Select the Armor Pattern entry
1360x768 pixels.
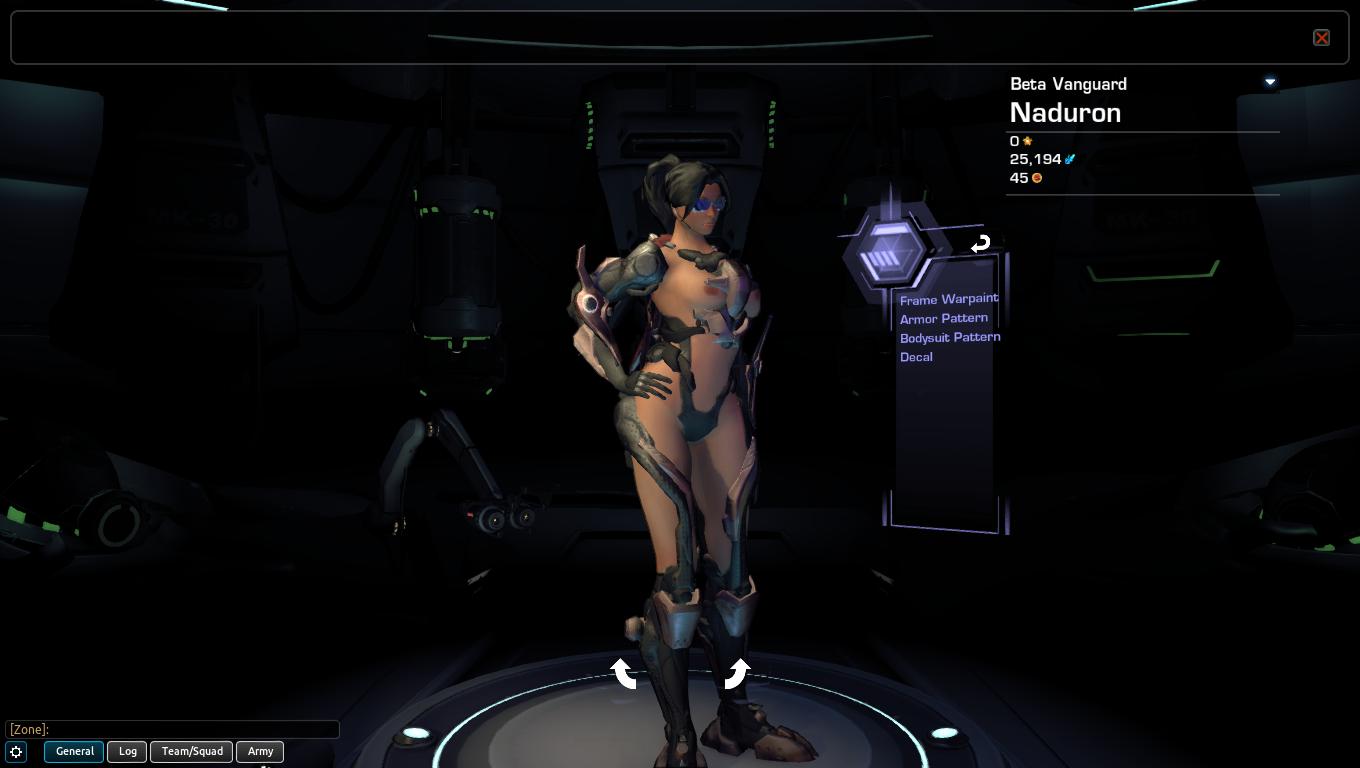943,318
